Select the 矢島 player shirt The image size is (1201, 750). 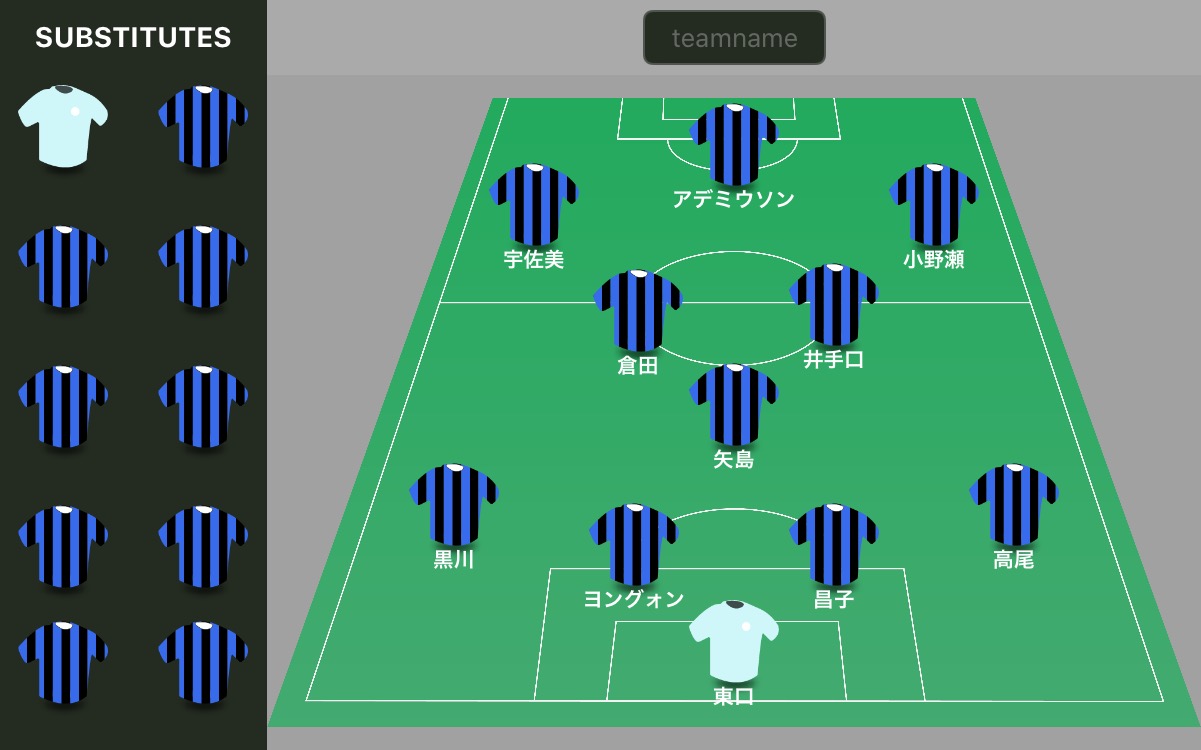tap(734, 405)
